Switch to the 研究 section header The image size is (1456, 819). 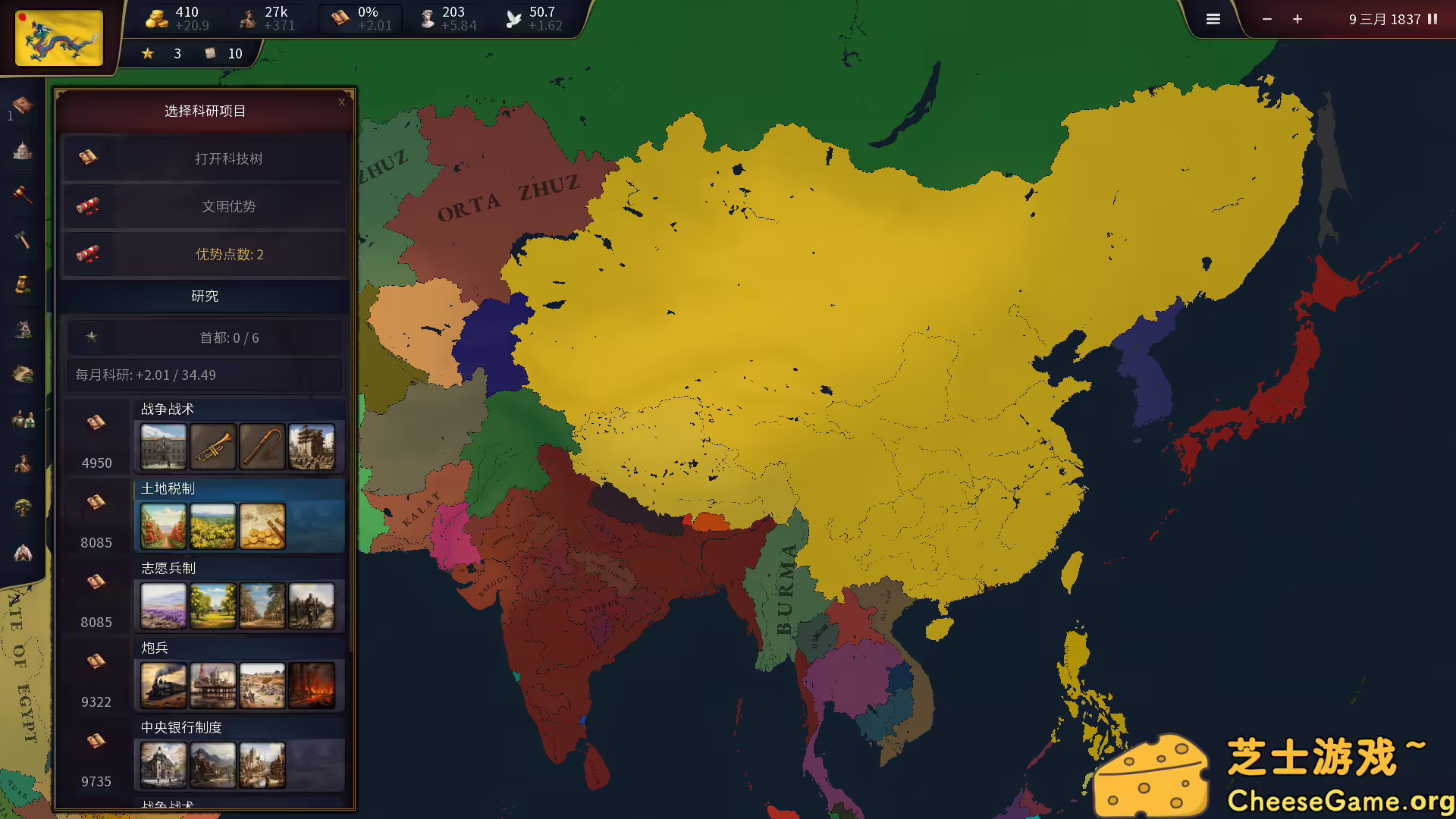(x=203, y=297)
